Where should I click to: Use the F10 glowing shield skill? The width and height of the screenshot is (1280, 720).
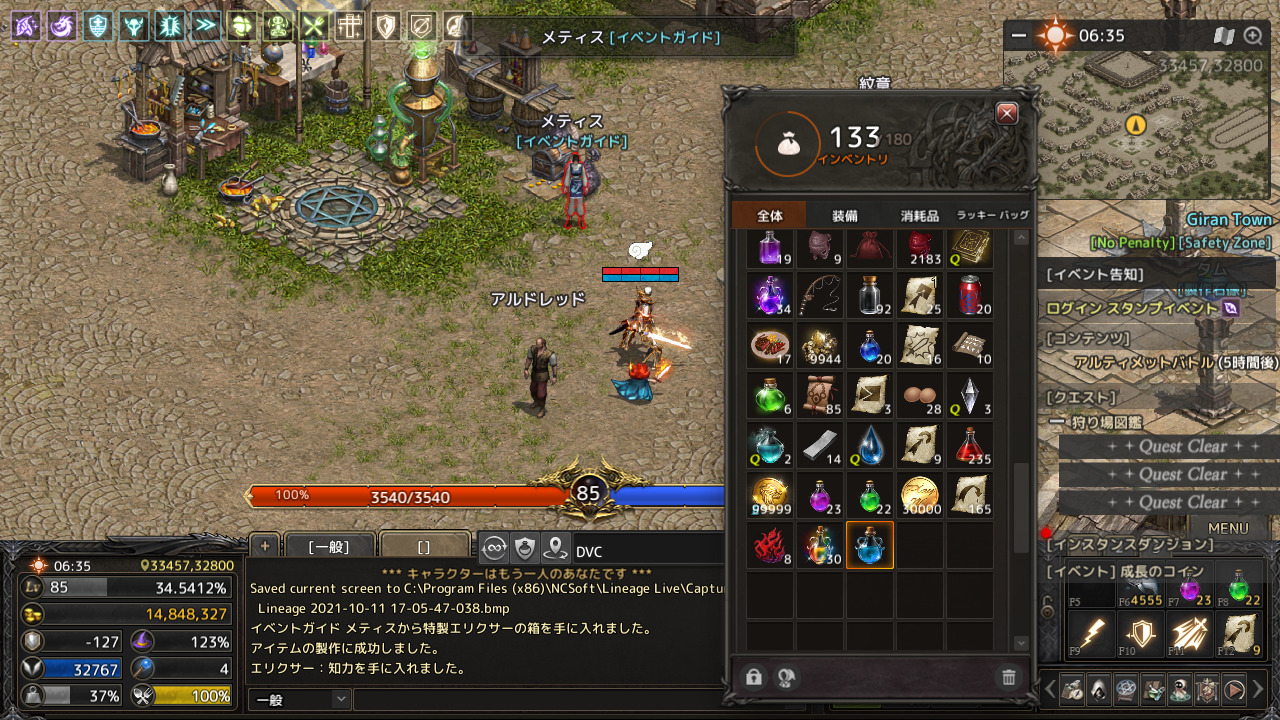1139,634
